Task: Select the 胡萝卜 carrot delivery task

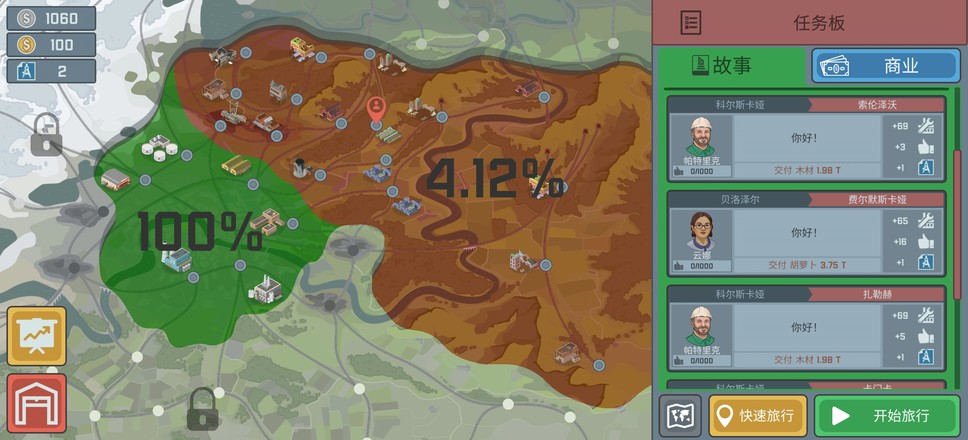Action: (x=806, y=235)
